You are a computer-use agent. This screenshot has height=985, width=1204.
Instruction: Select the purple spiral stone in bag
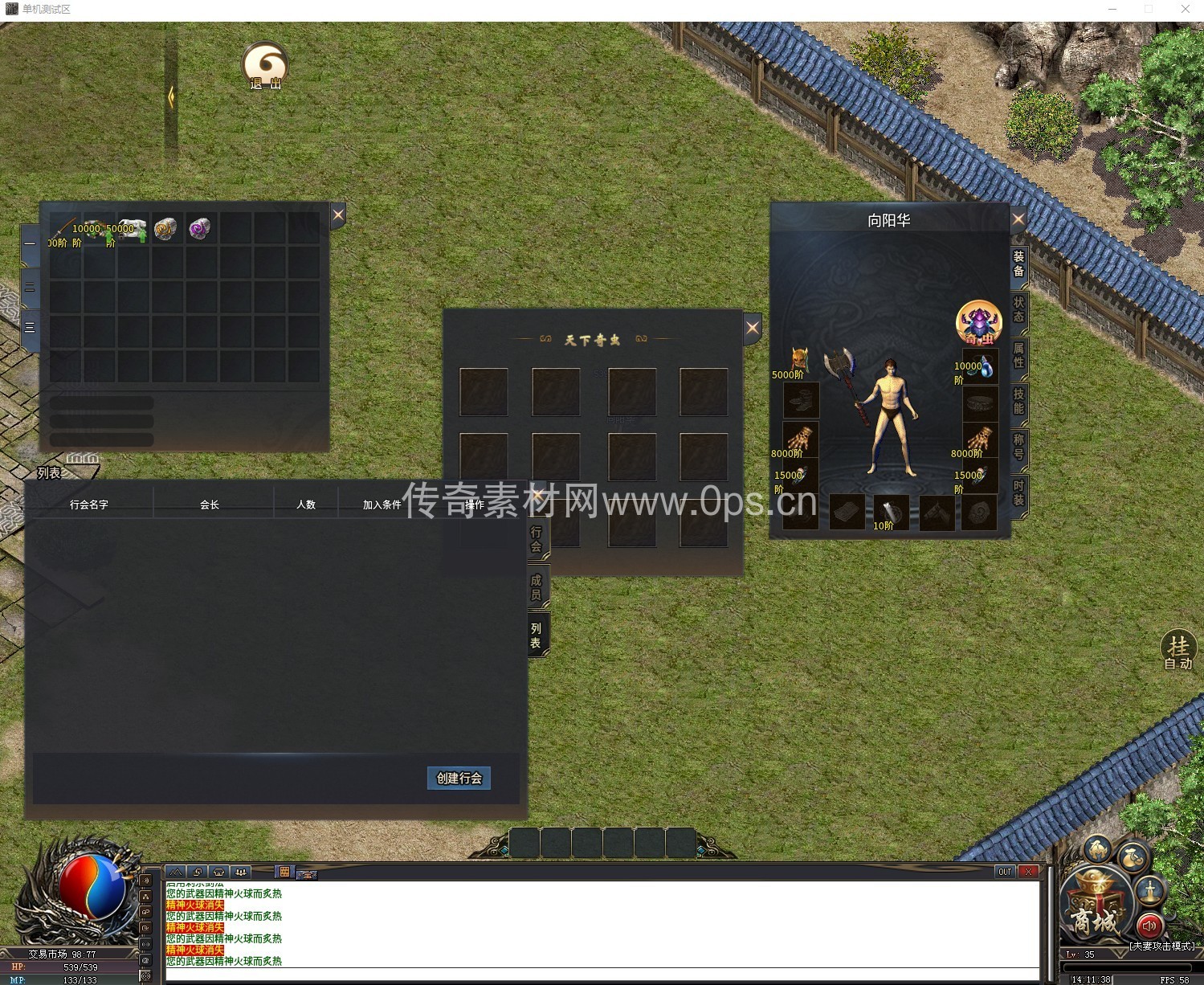click(x=199, y=229)
